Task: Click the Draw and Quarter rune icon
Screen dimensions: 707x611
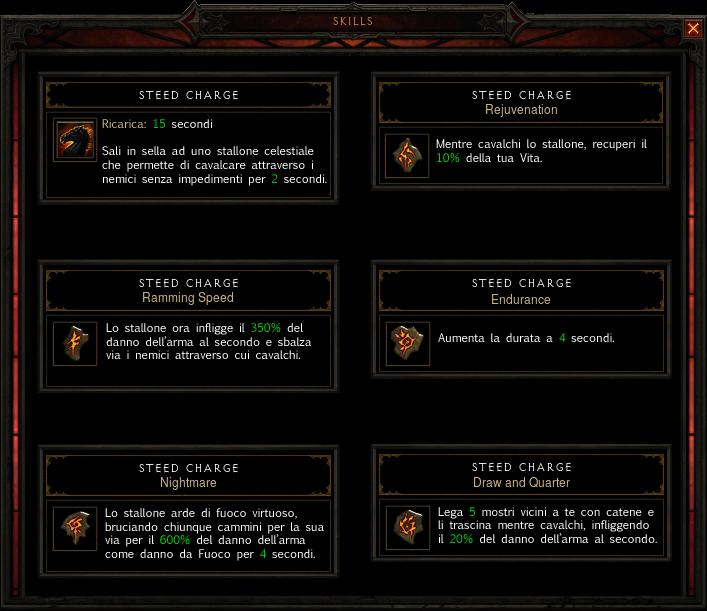Action: 408,528
